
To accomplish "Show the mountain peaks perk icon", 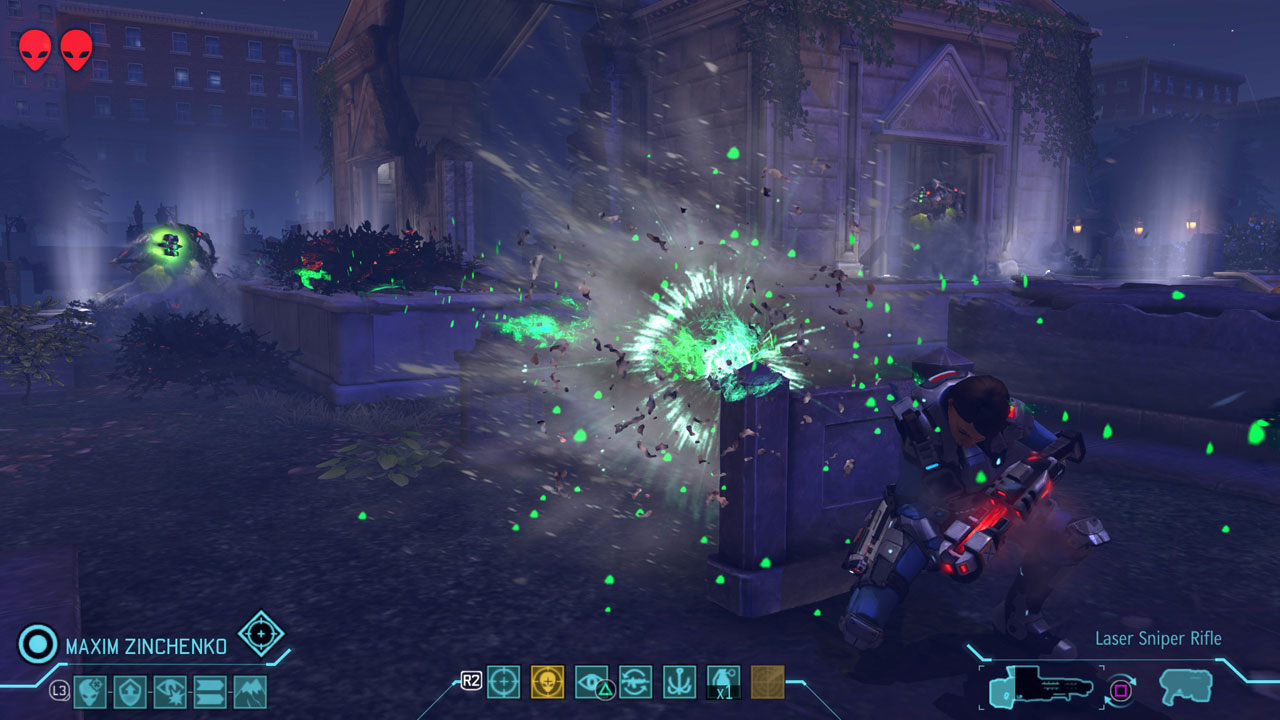I will pos(250,691).
